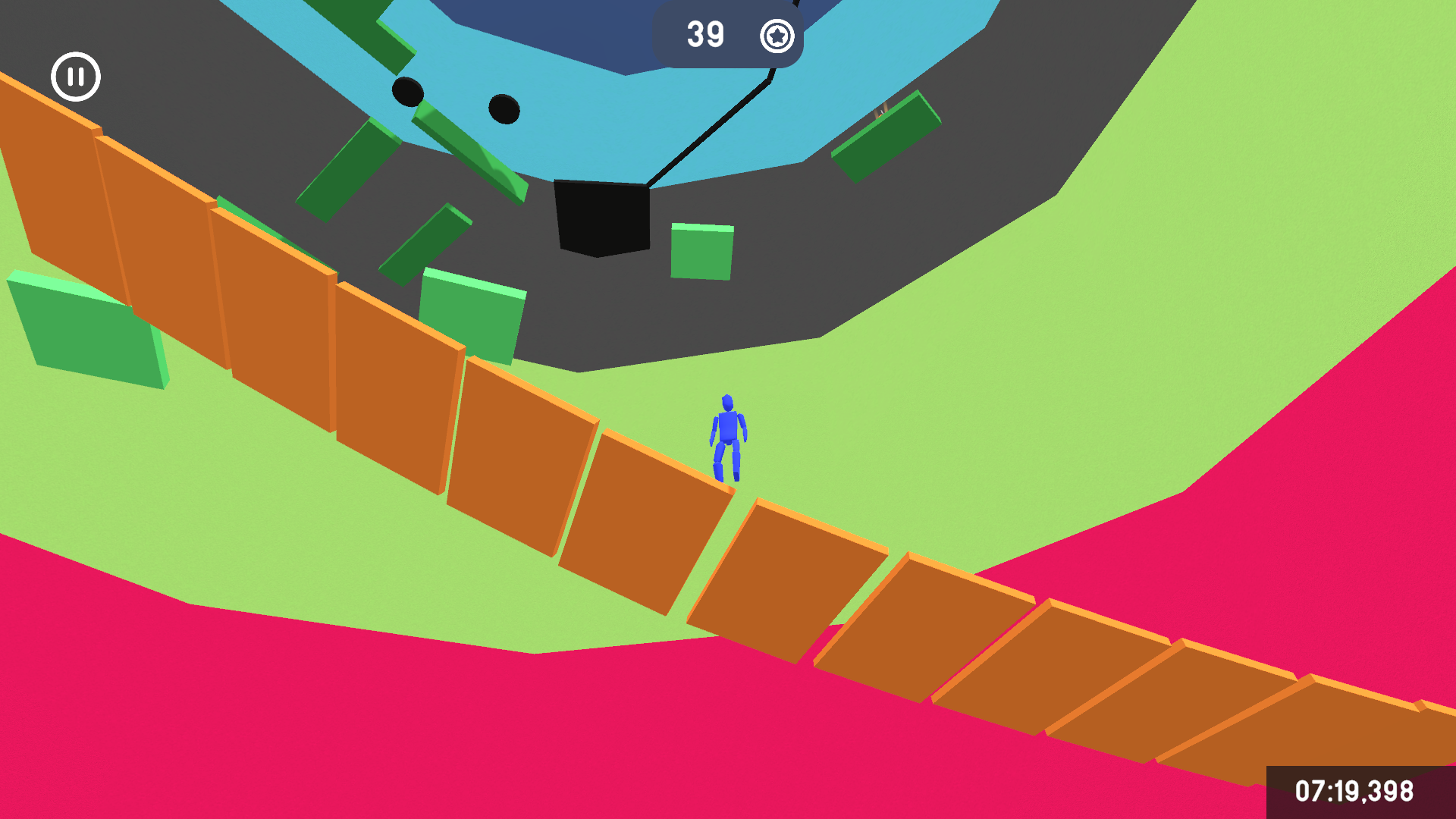1456x819 pixels.
Task: Select the star badge next to the score
Action: (x=777, y=35)
